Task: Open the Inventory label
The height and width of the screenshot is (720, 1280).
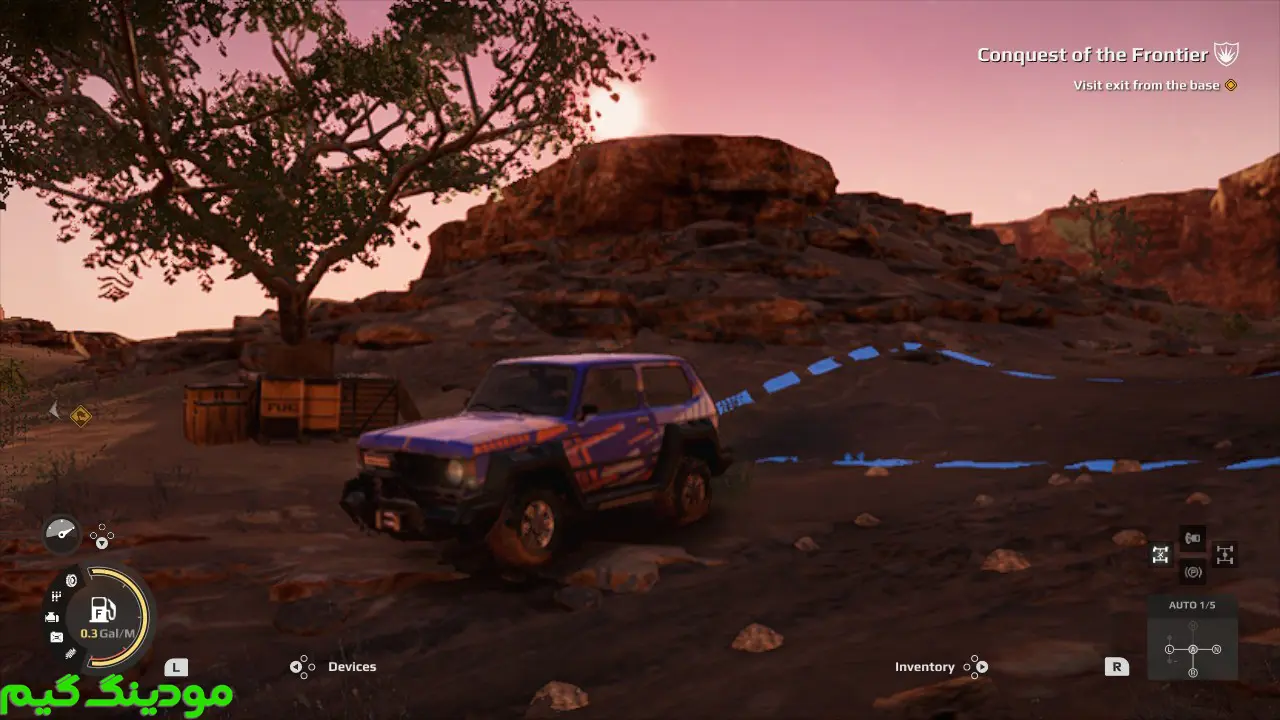Action: [924, 667]
